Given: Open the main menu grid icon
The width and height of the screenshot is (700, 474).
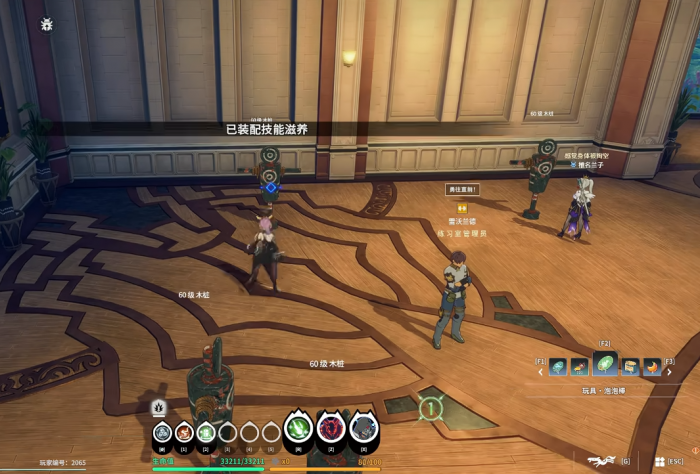Looking at the screenshot, I should 660,461.
